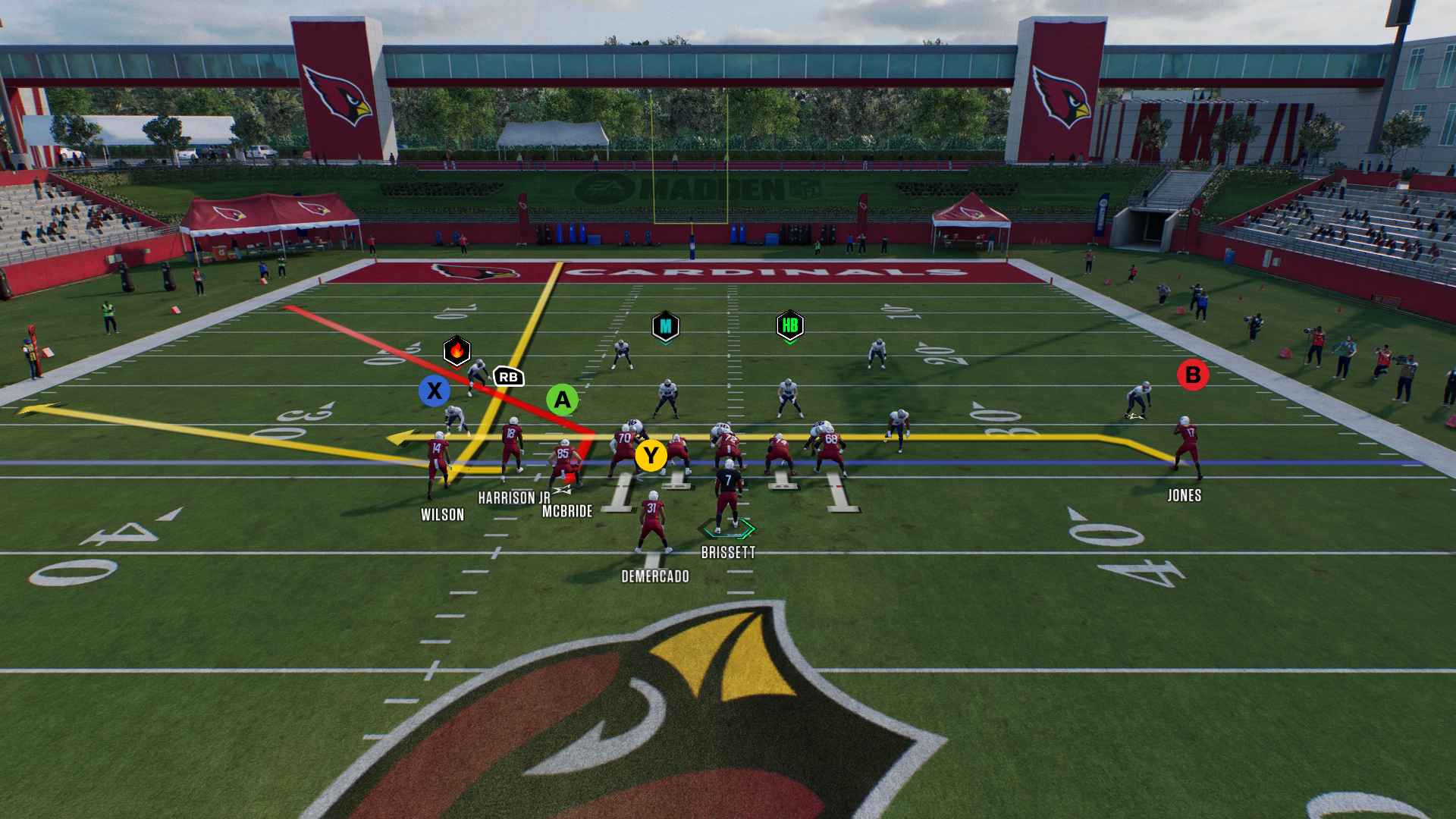Viewport: 1456px width, 819px height.
Task: Select the JONES receiver name label
Action: coord(1184,496)
